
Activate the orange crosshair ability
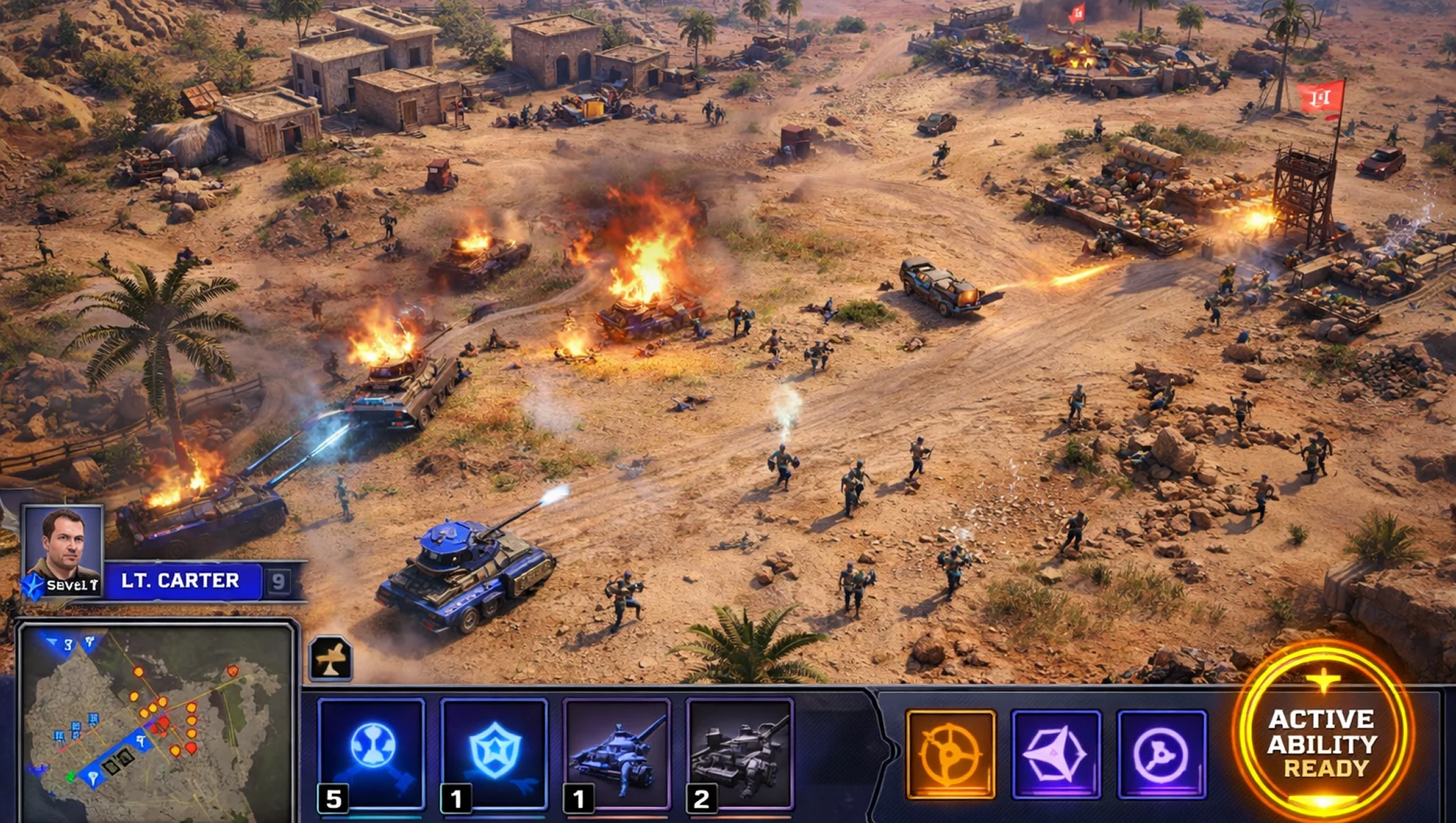click(x=951, y=754)
